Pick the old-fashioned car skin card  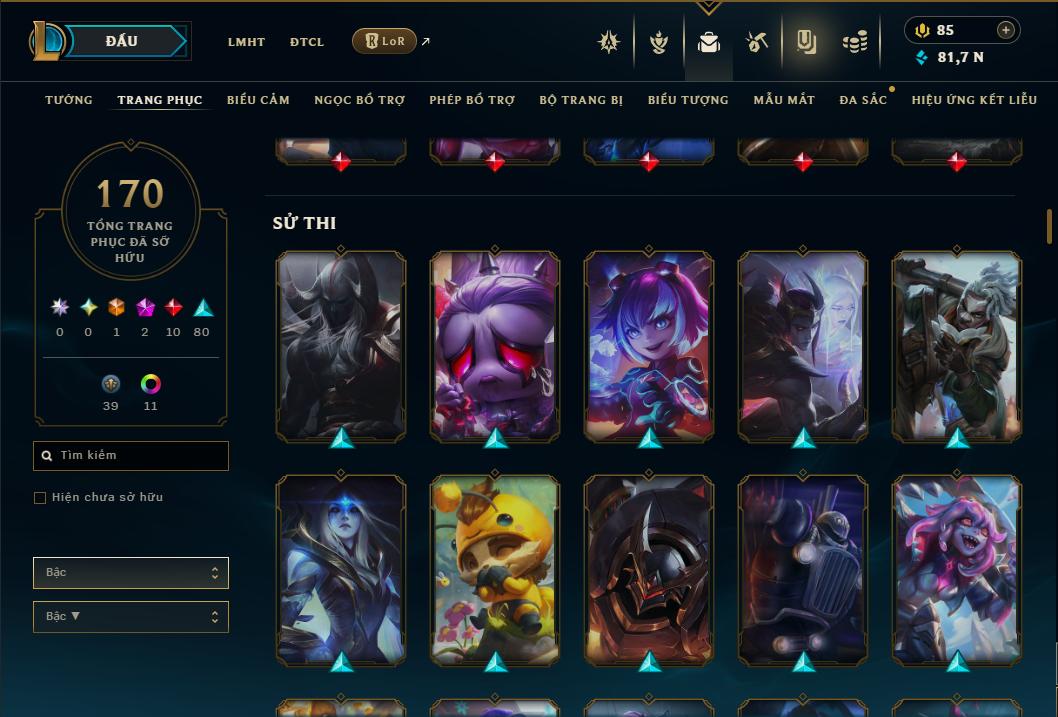[x=803, y=568]
